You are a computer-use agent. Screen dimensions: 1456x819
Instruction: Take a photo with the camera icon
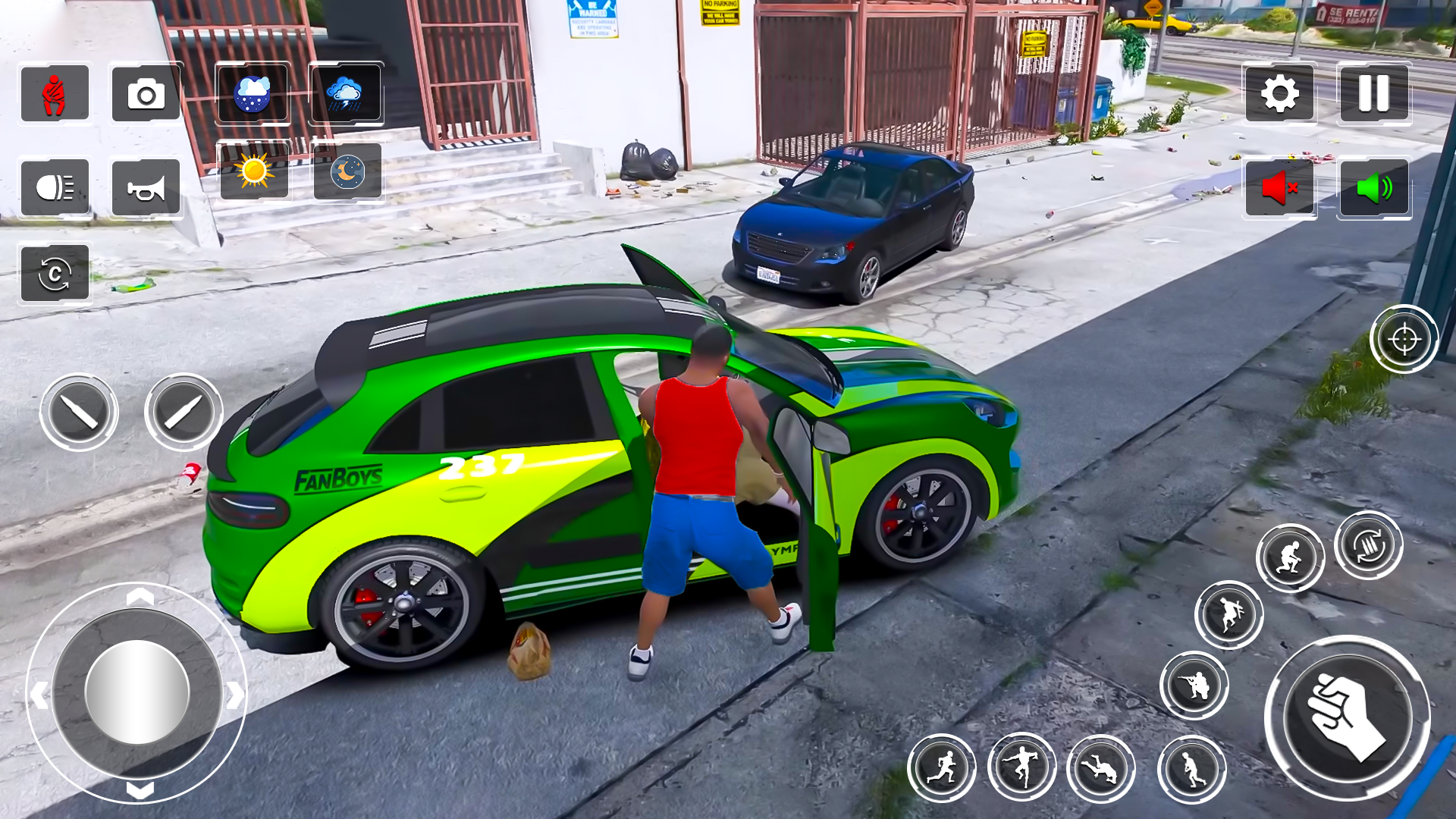pos(145,94)
